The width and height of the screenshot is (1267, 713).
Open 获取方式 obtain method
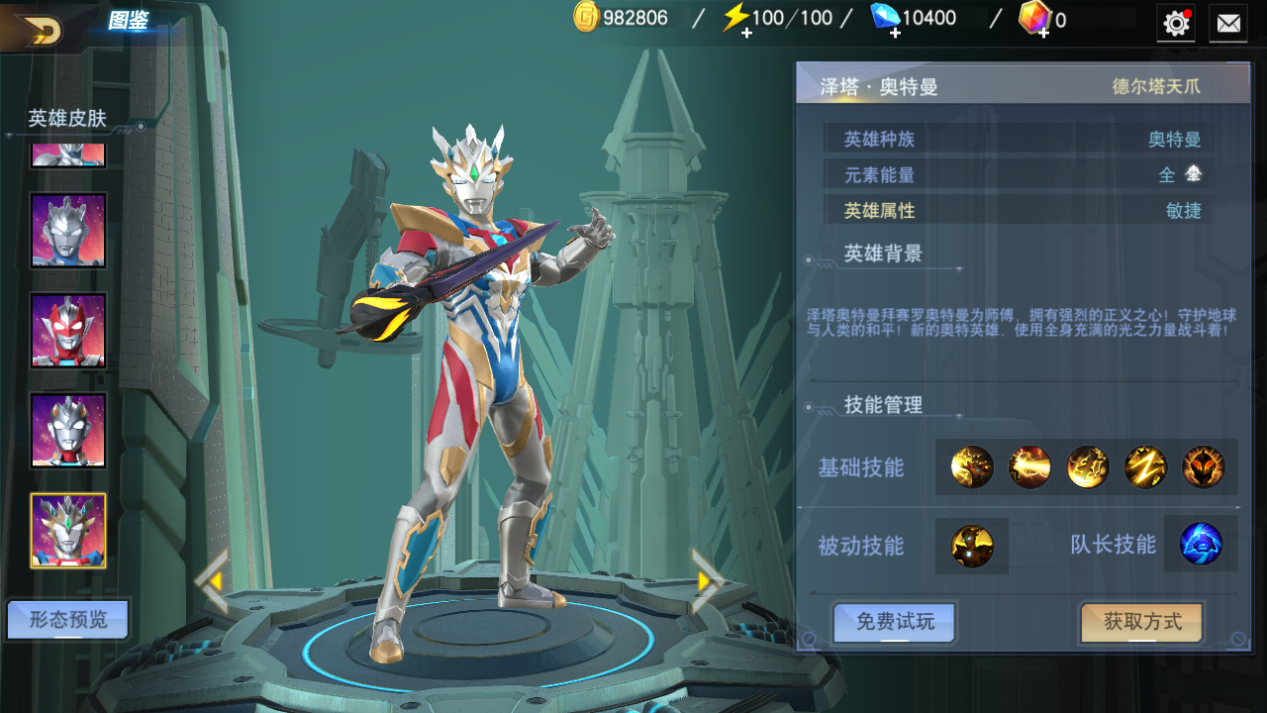1142,622
